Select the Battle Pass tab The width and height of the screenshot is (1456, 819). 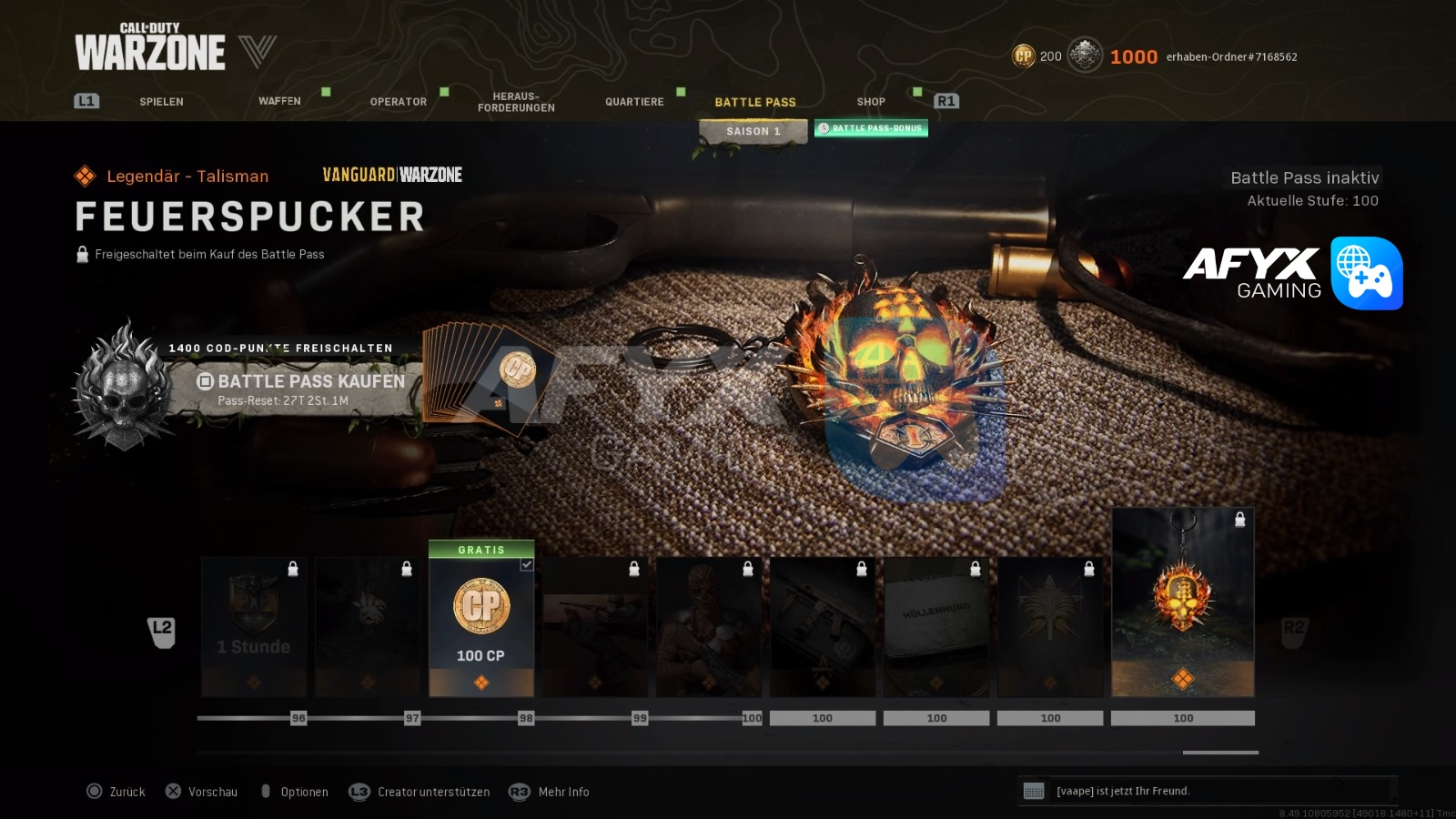754,102
